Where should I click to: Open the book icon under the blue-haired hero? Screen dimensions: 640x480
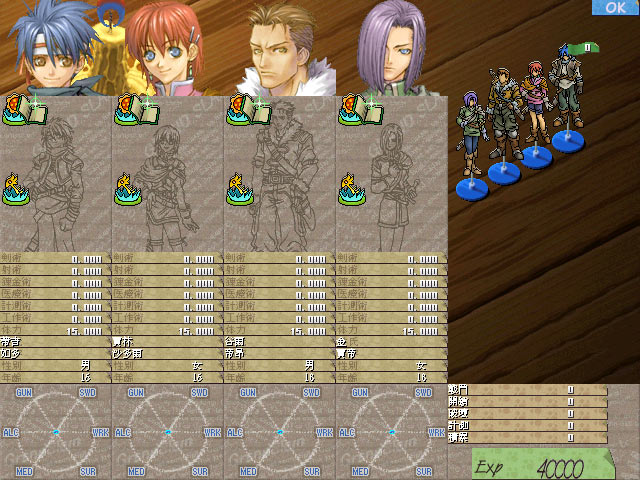(18, 110)
